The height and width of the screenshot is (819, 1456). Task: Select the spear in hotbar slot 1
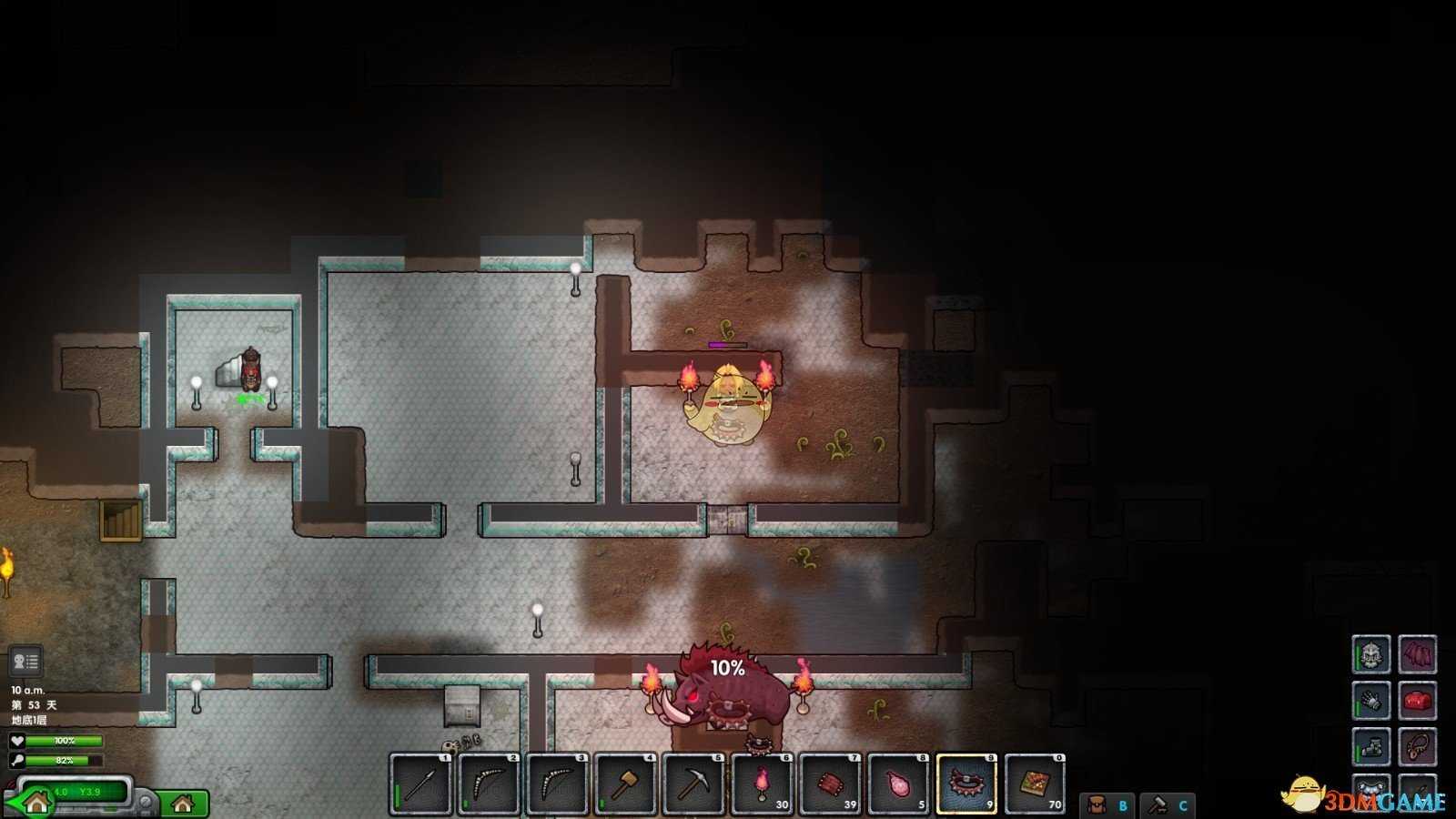point(420,784)
